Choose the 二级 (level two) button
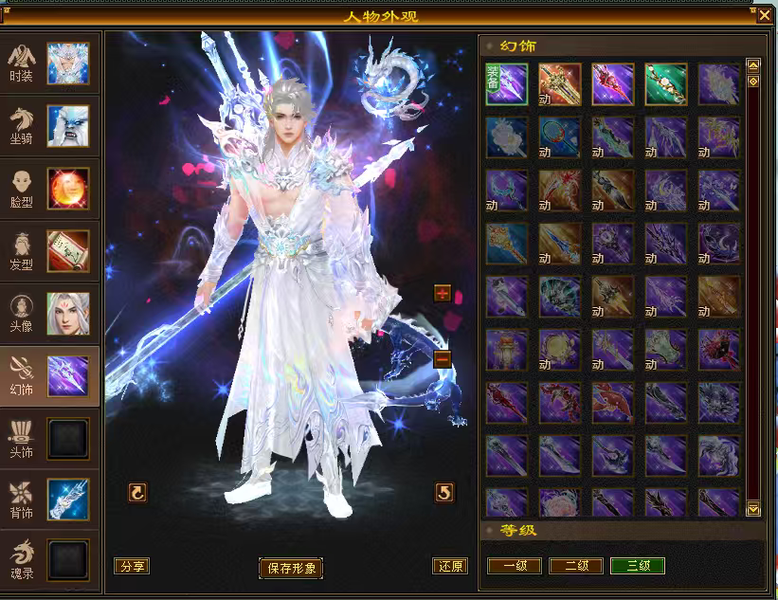Viewport: 778px width, 600px height. point(576,566)
